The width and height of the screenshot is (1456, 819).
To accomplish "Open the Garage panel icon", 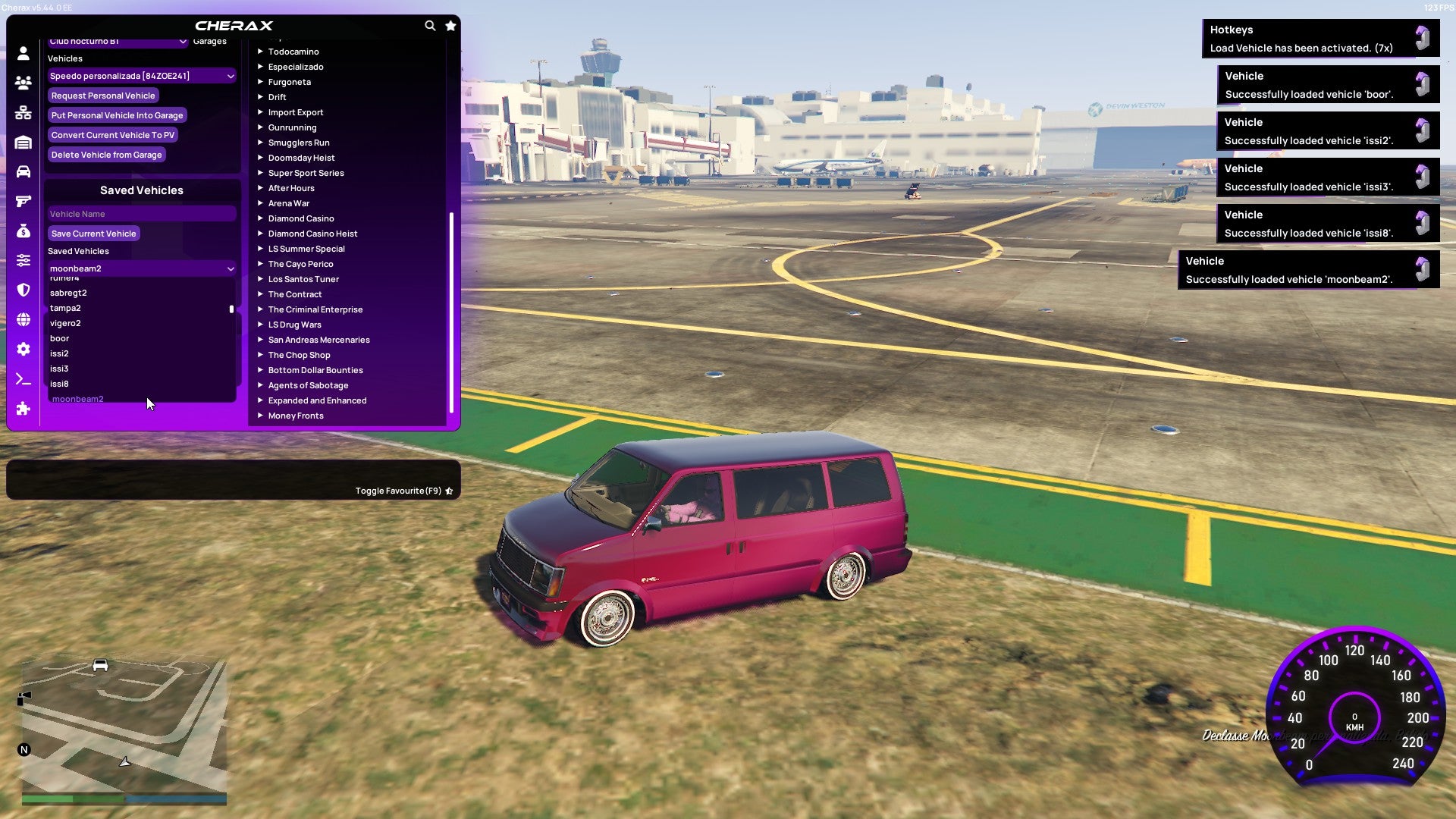I will pos(23,143).
